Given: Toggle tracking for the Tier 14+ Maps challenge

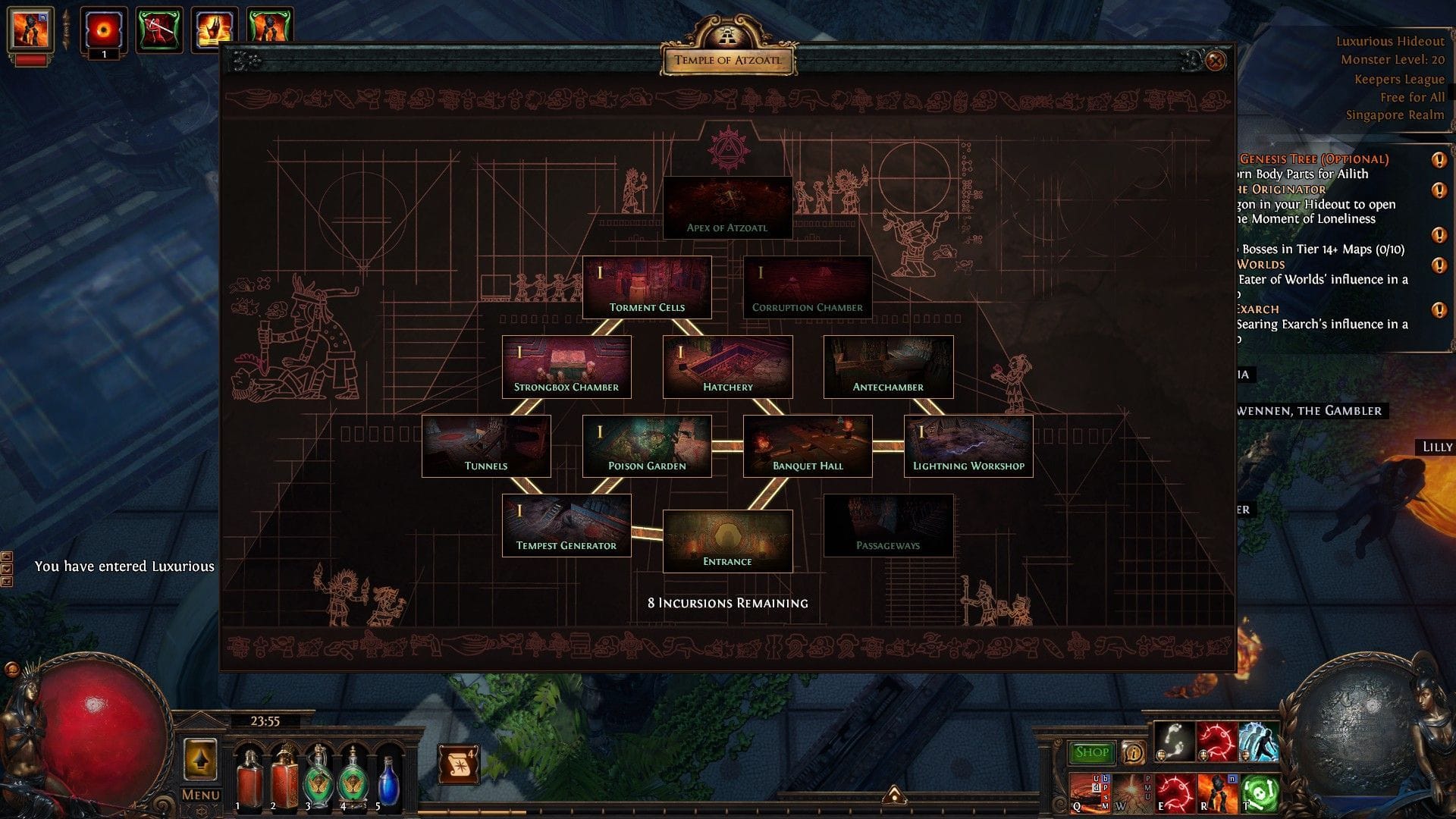Looking at the screenshot, I should coord(1439,234).
